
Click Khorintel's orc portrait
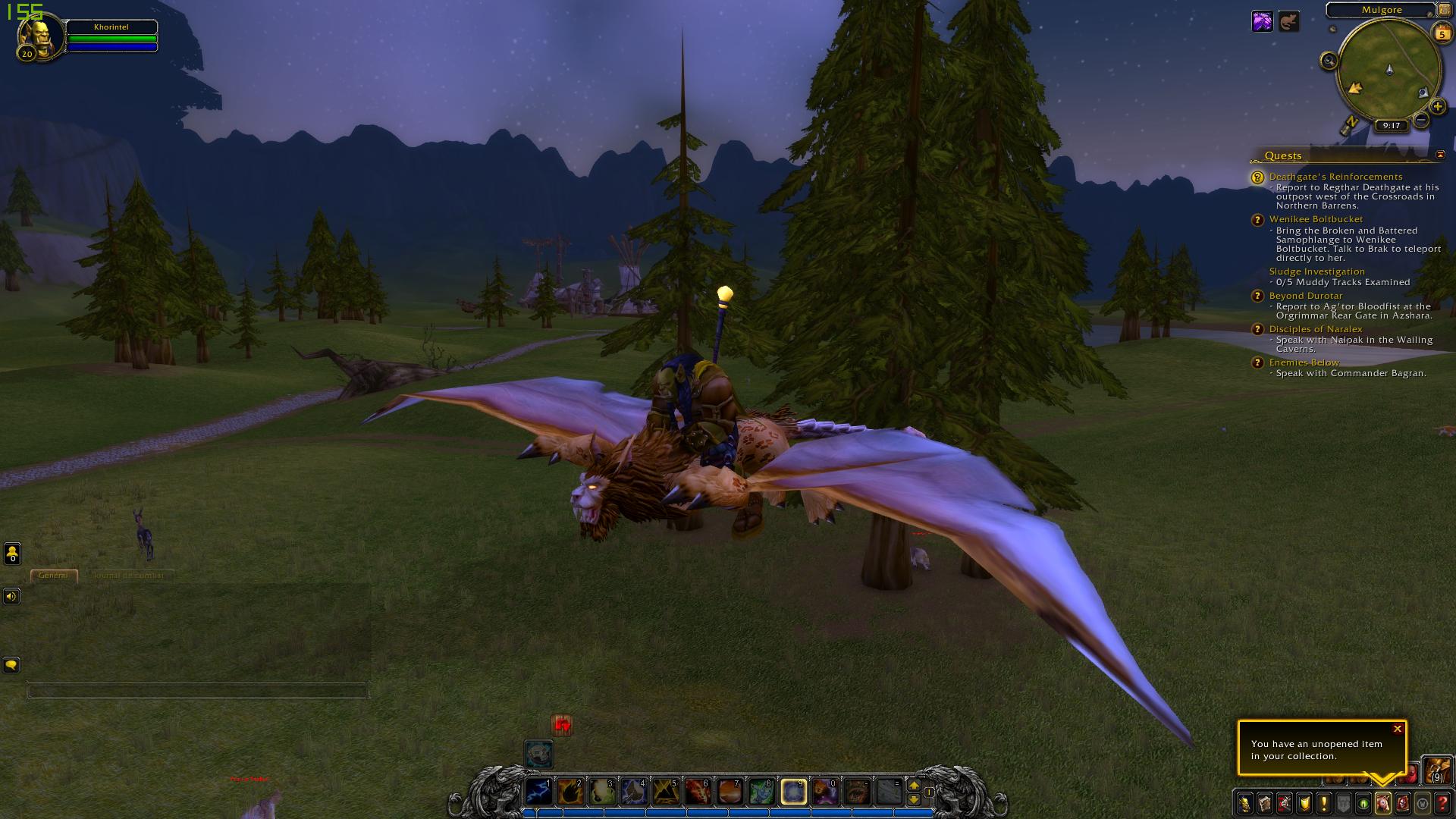[x=38, y=37]
